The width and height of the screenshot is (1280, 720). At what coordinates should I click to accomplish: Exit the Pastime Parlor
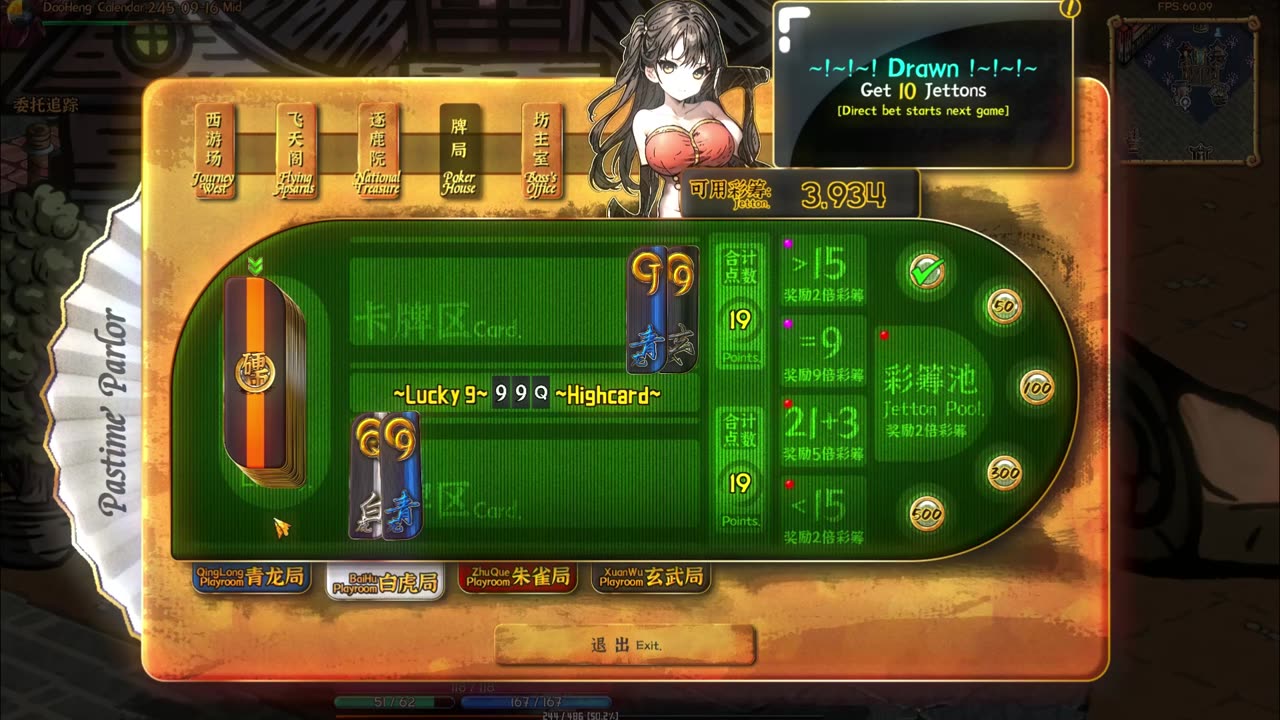click(625, 645)
